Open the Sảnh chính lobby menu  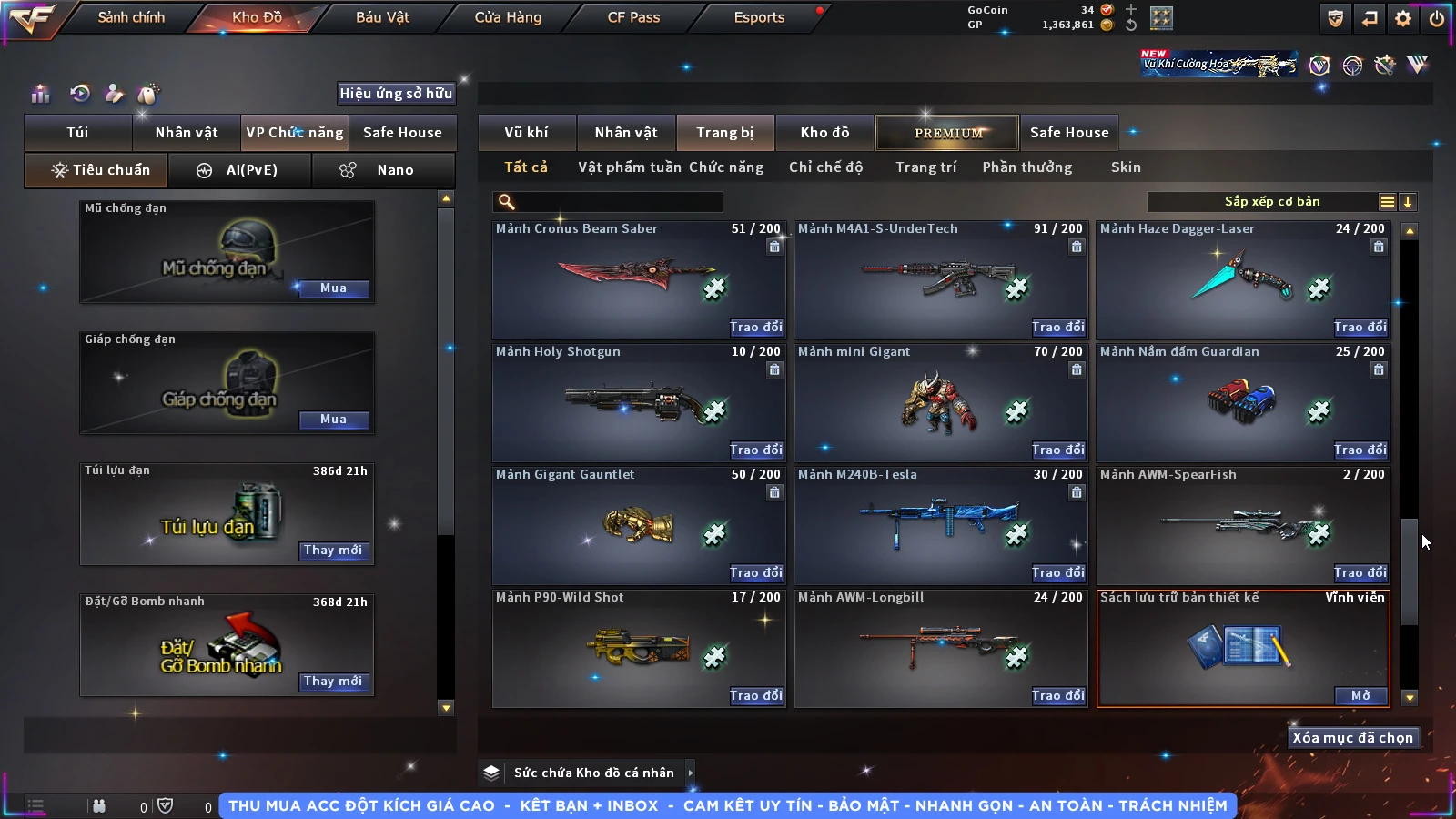(131, 17)
